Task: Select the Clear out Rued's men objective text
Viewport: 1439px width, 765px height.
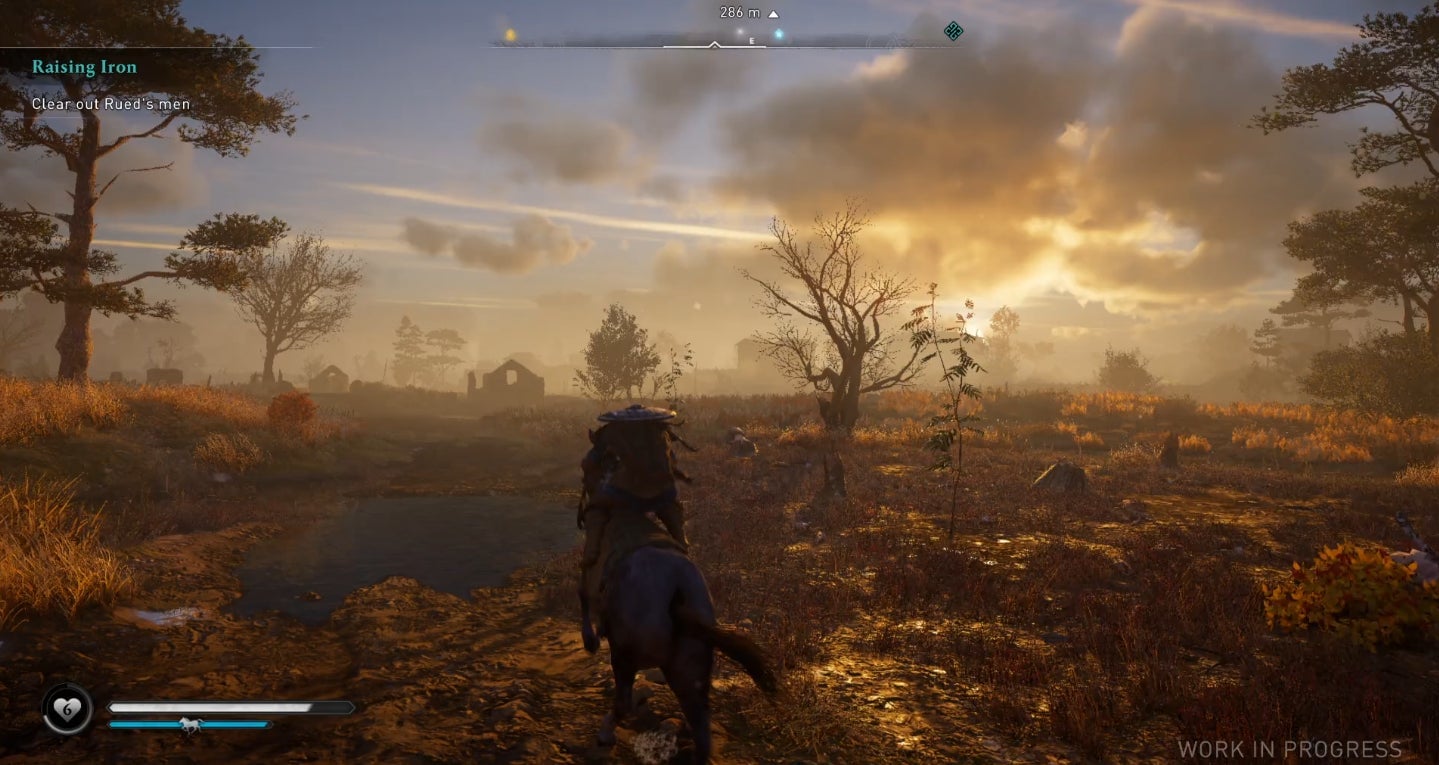Action: coord(113,103)
